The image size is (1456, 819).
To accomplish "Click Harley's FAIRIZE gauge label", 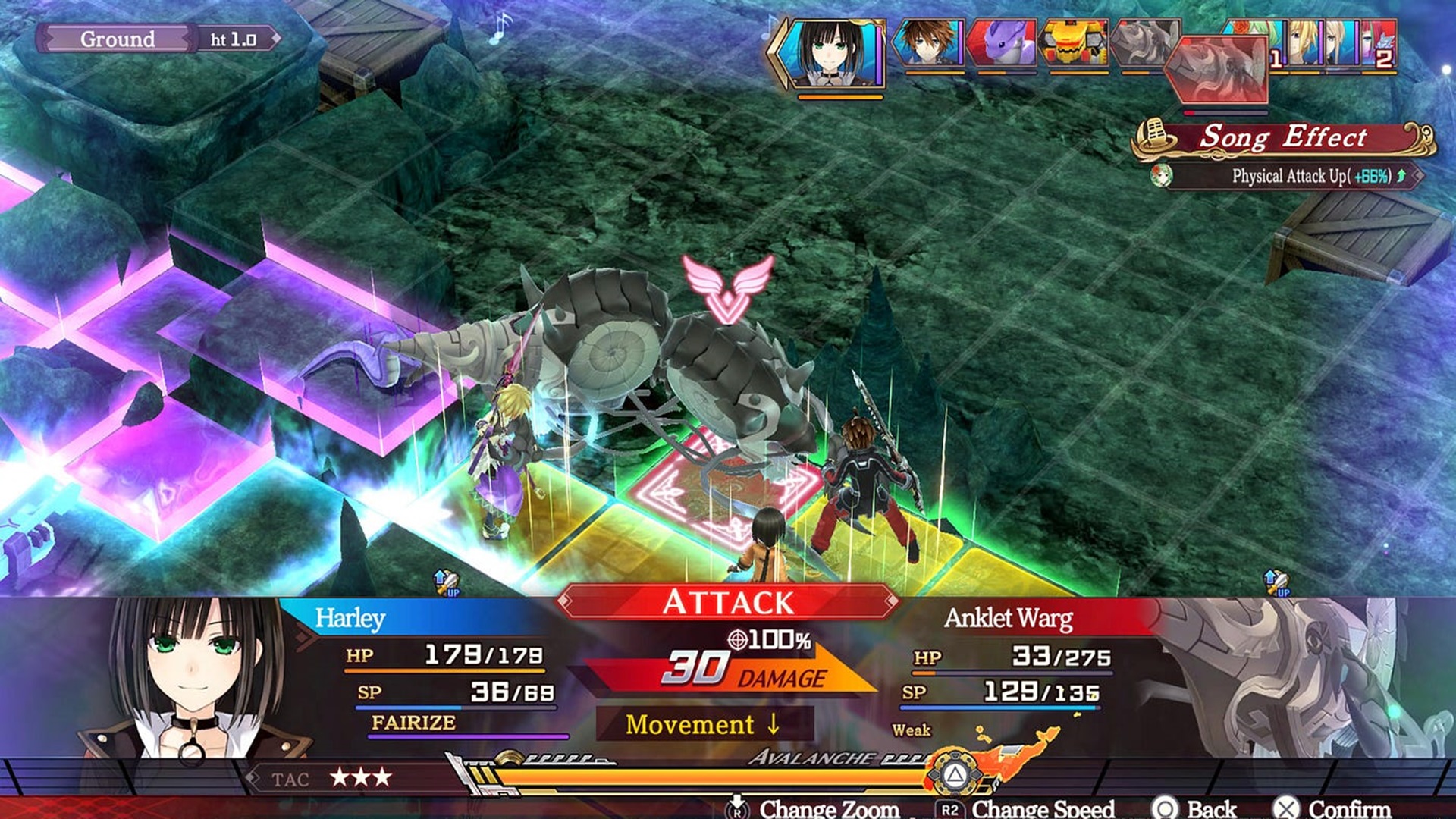I will tap(413, 723).
